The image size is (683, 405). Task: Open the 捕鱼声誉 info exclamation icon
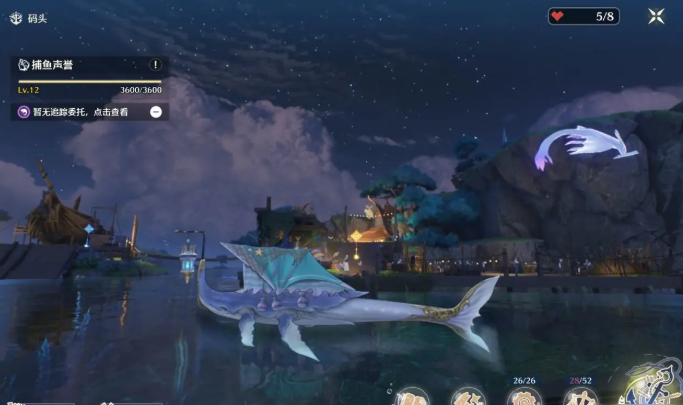coord(155,64)
